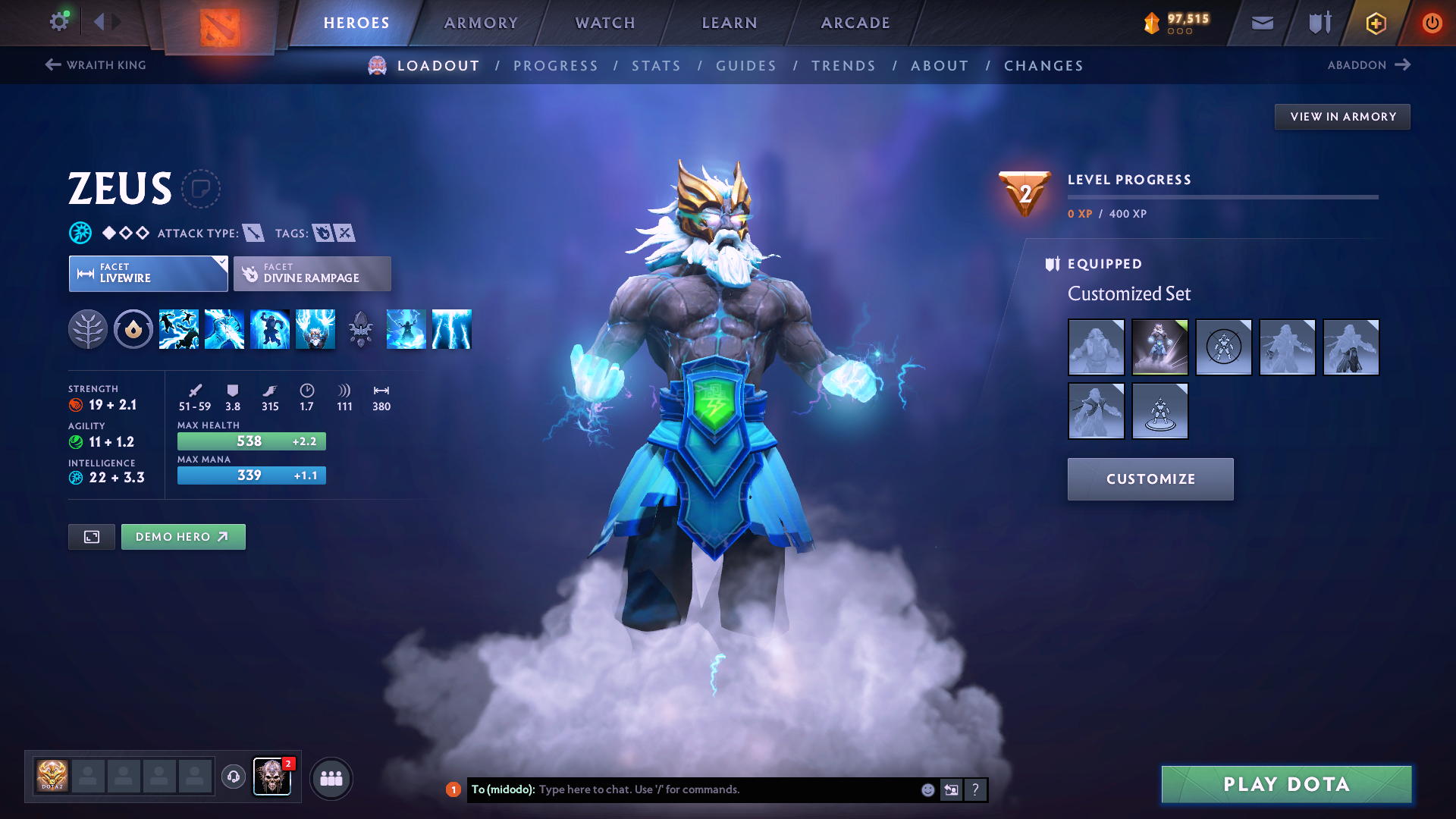Image resolution: width=1456 pixels, height=819 pixels.
Task: Go to the Learn tab
Action: click(730, 23)
